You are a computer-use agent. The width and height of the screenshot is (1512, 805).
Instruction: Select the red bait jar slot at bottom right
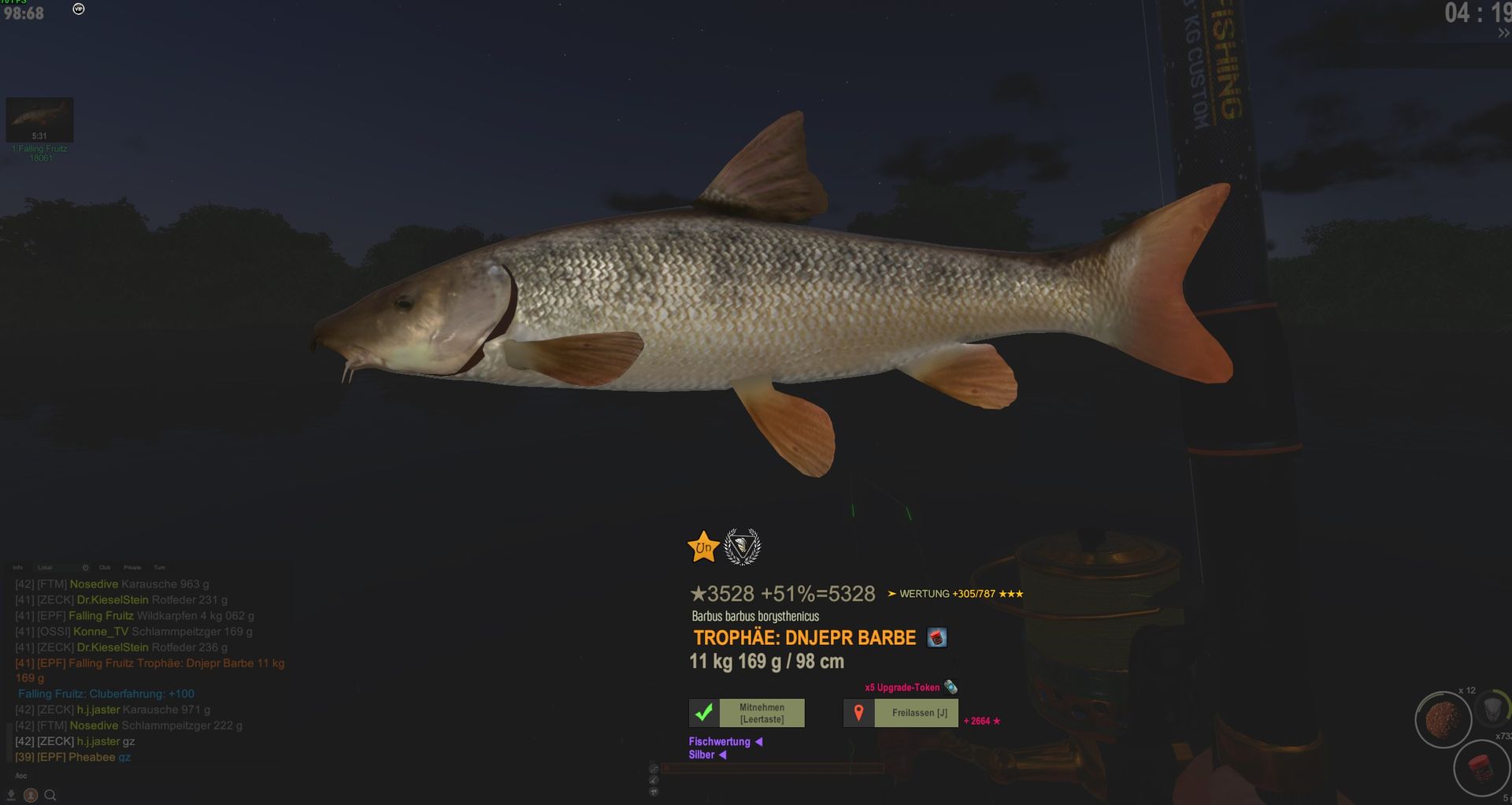pos(1480,769)
